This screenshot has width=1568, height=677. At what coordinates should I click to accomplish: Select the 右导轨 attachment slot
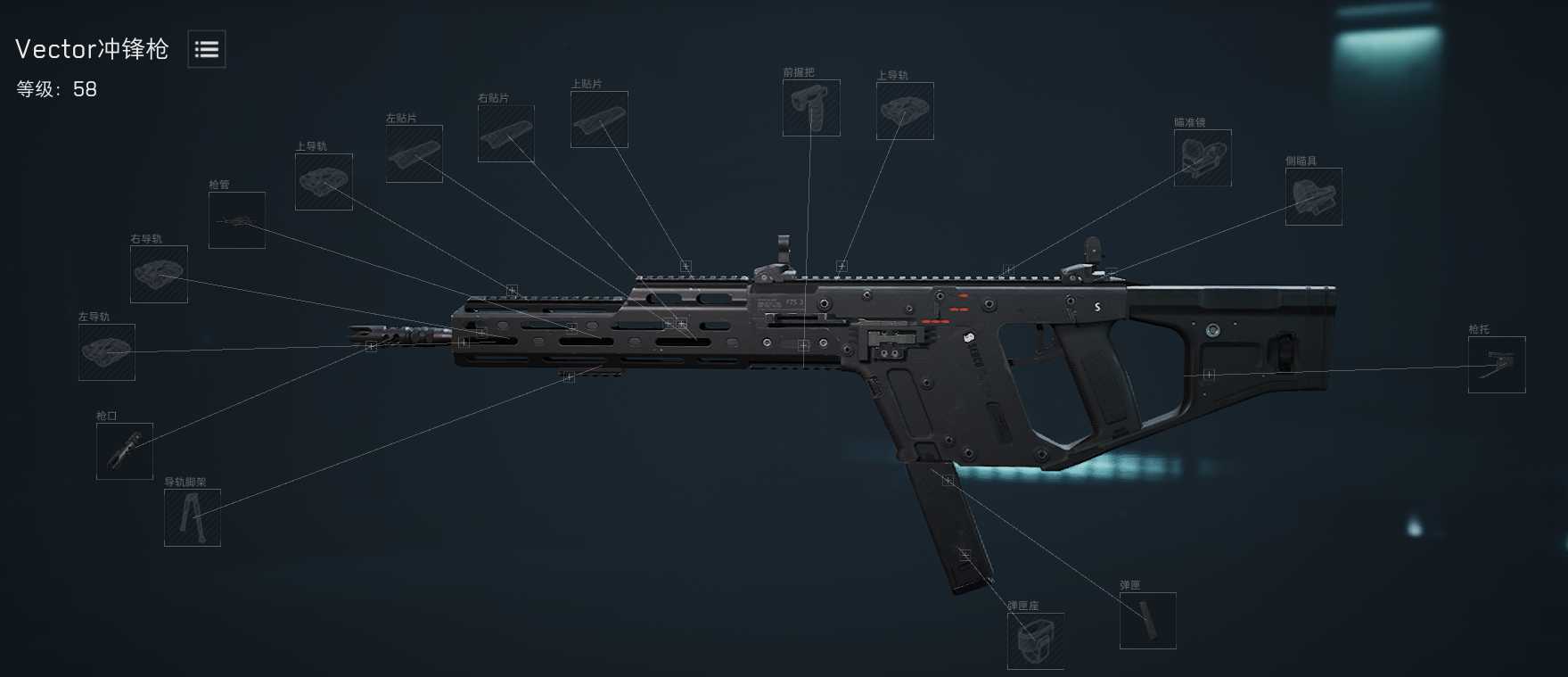point(159,274)
